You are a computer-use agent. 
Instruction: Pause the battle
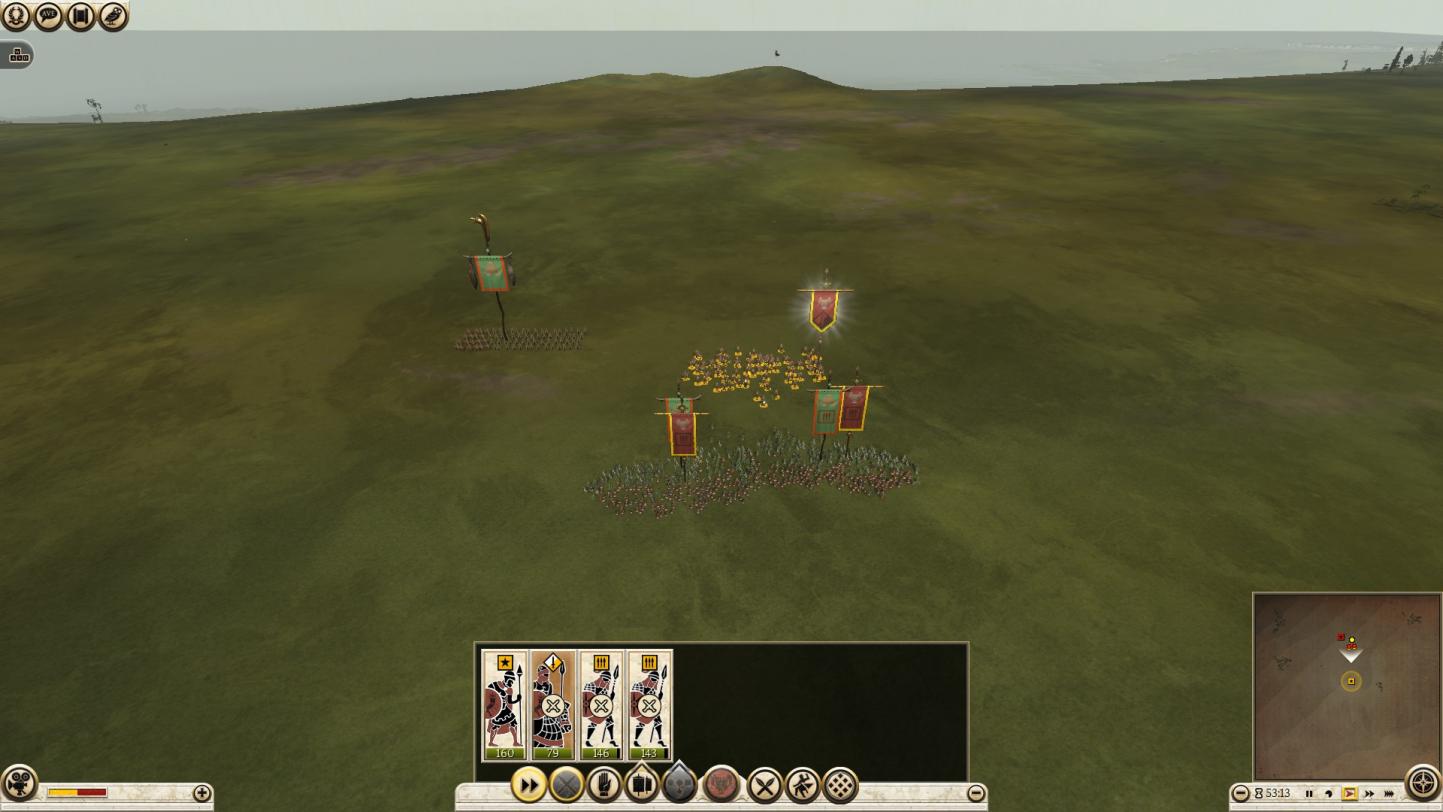click(x=1309, y=794)
